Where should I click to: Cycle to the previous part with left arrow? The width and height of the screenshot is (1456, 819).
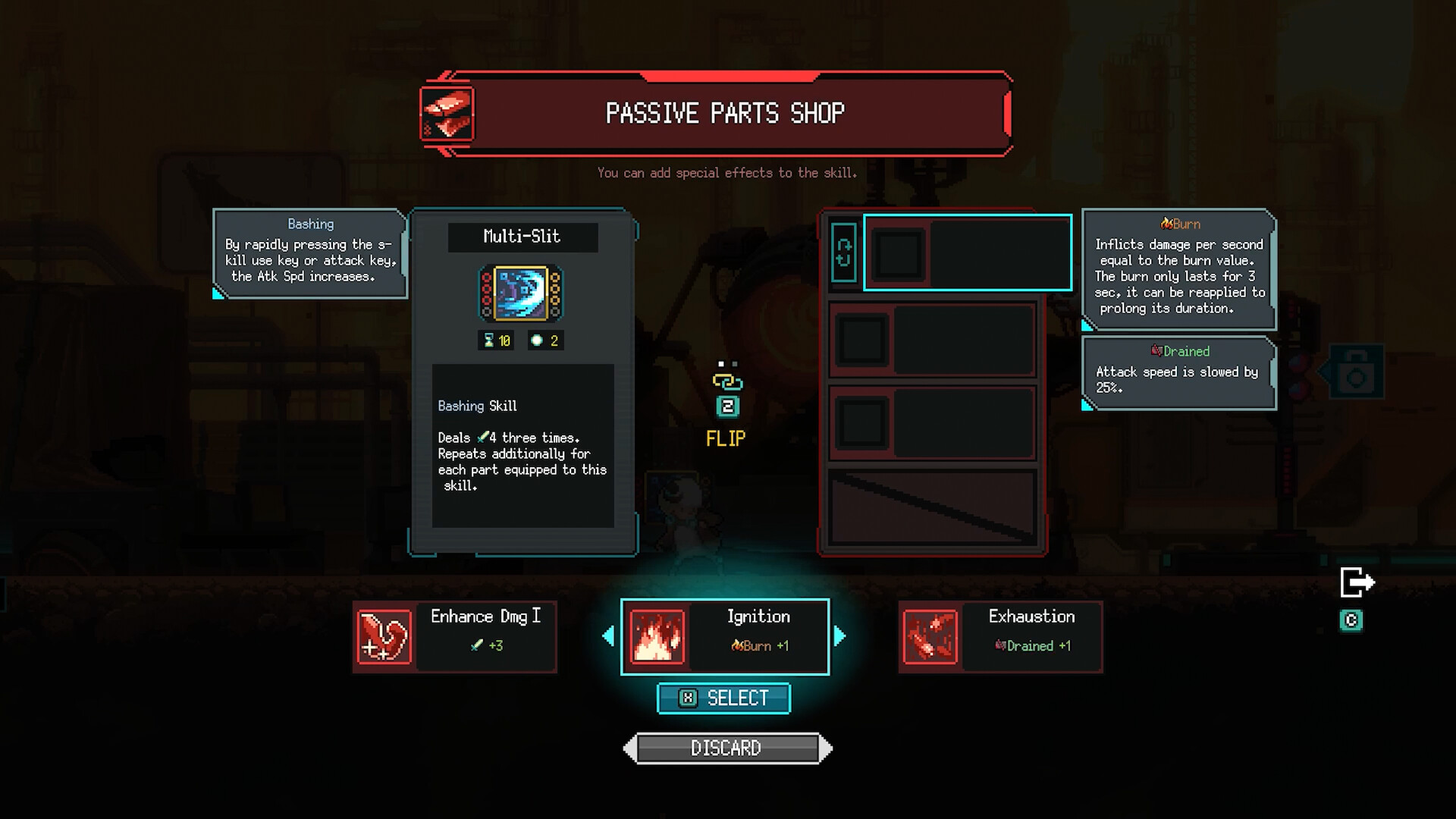pos(608,636)
